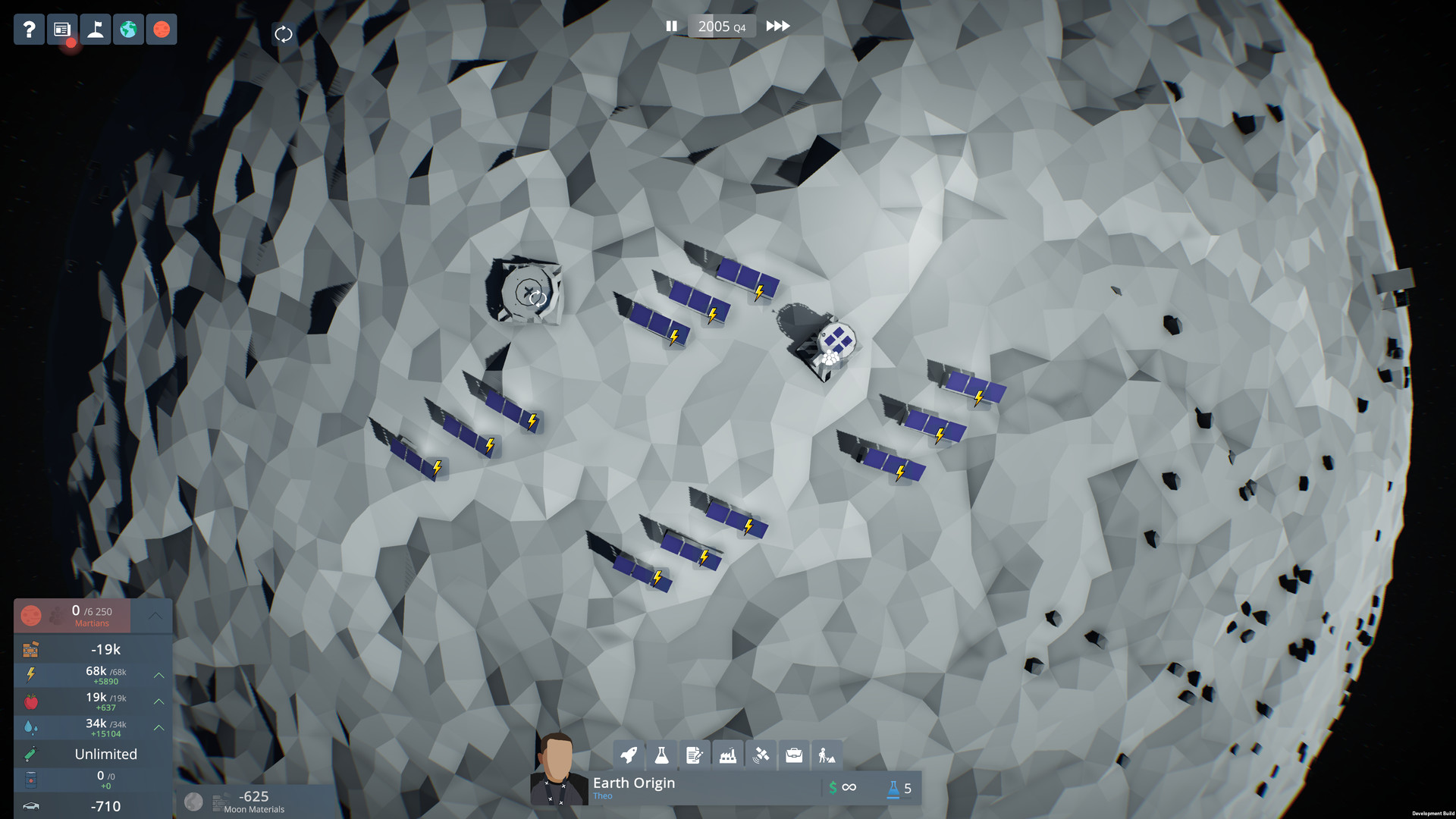Viewport: 1456px width, 819px height.
Task: Click the milestones flag icon
Action: tap(95, 30)
